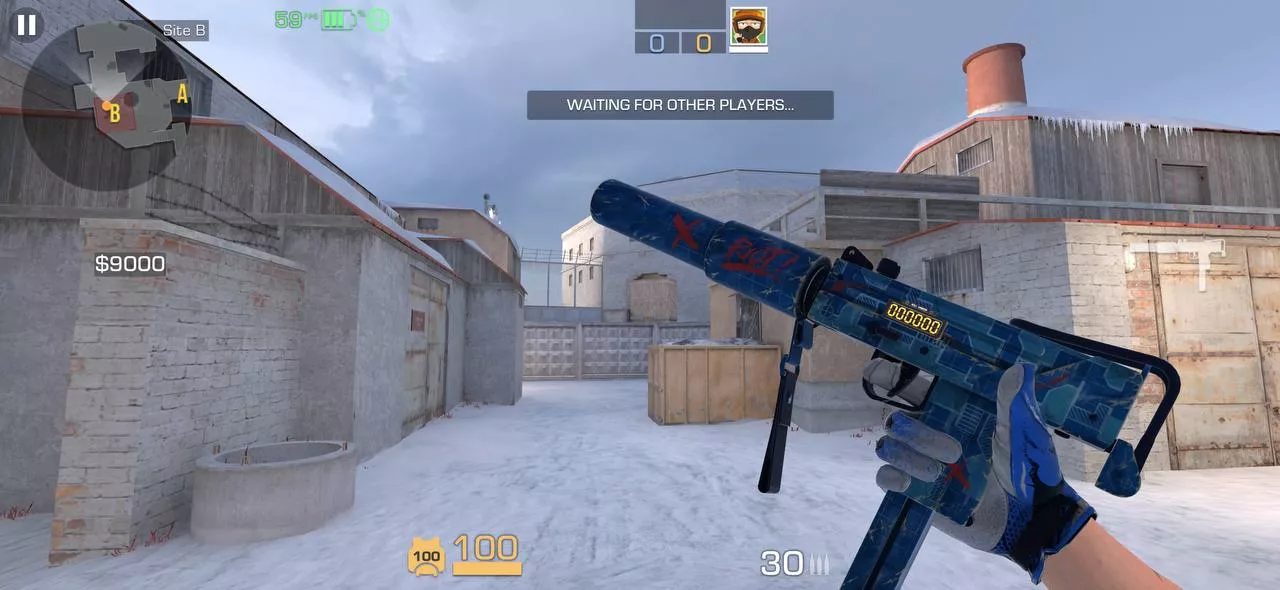The width and height of the screenshot is (1280, 590).
Task: Pause the game with the pause button
Action: (27, 25)
